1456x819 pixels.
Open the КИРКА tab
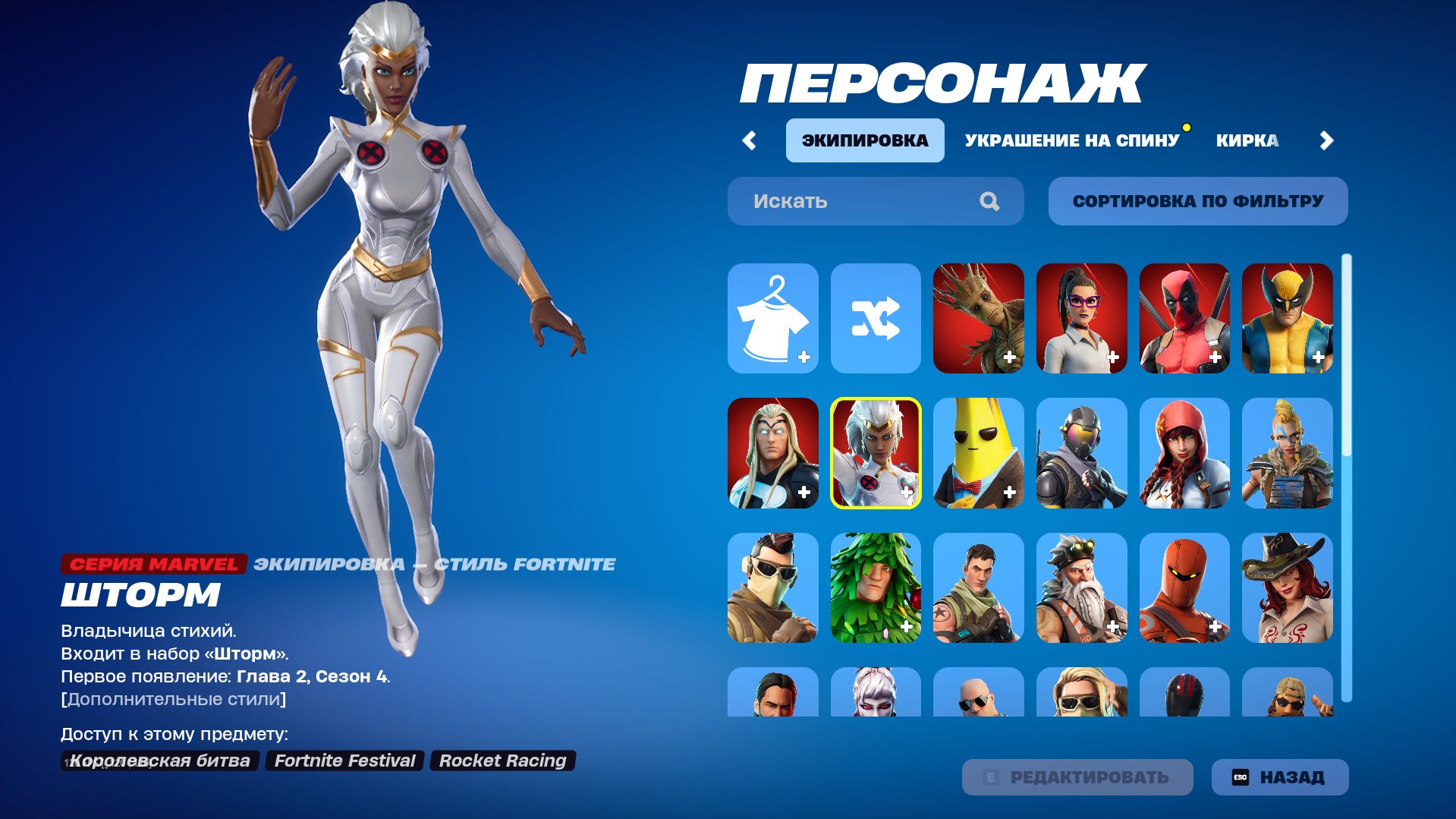1249,140
